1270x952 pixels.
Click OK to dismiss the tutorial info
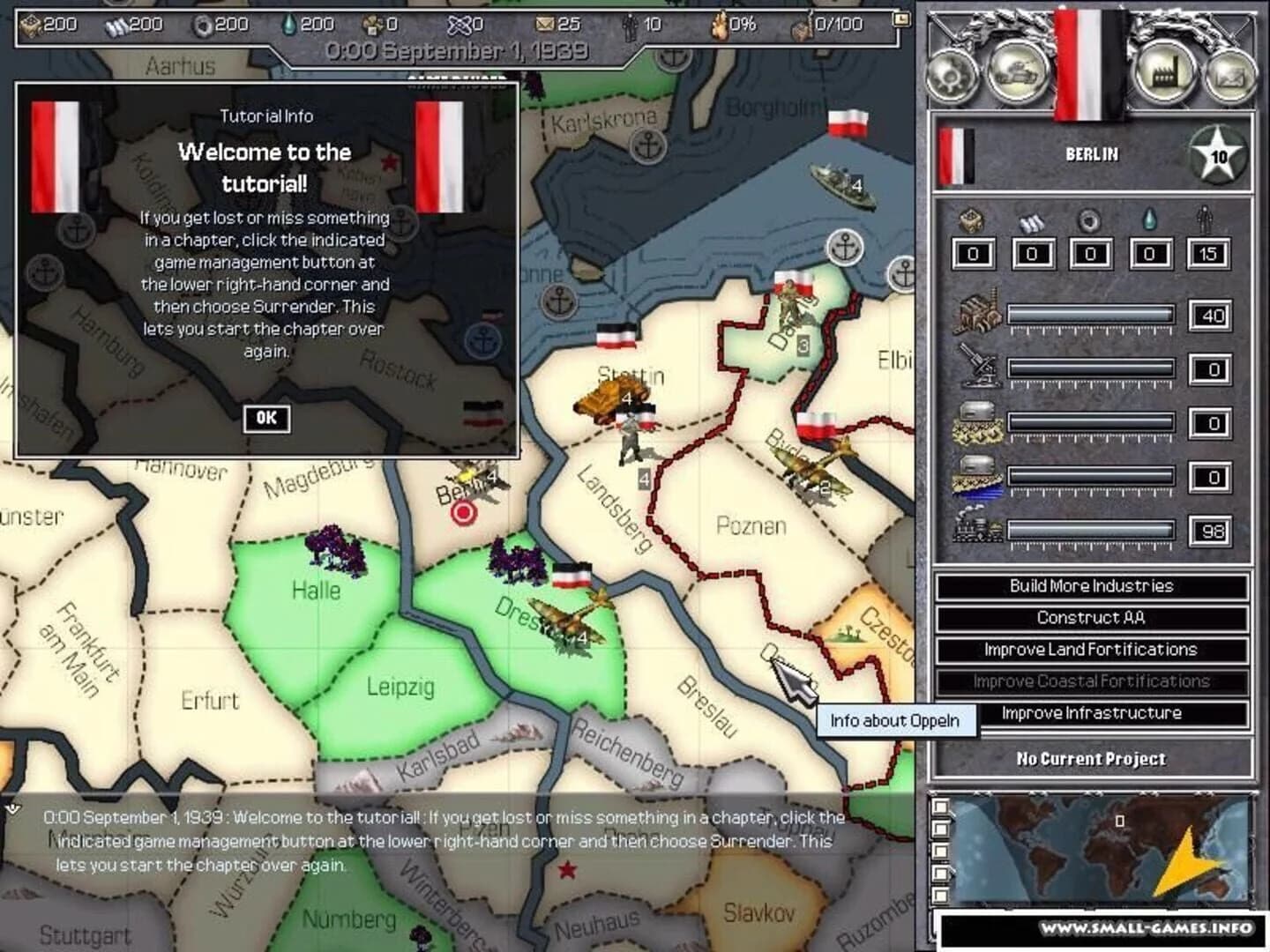pos(266,418)
